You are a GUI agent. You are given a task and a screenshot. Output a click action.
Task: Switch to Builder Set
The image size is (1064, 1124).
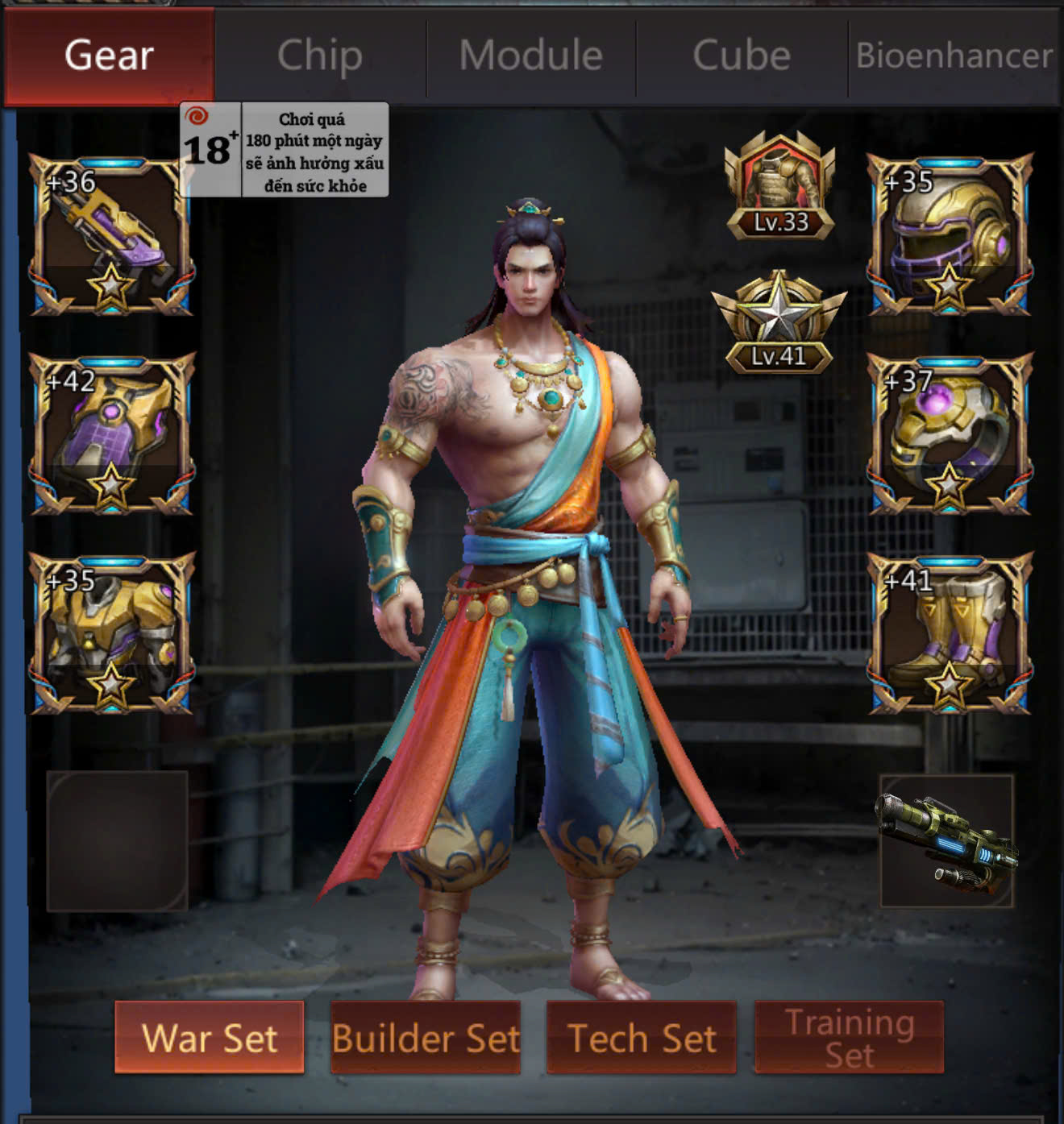point(426,1037)
